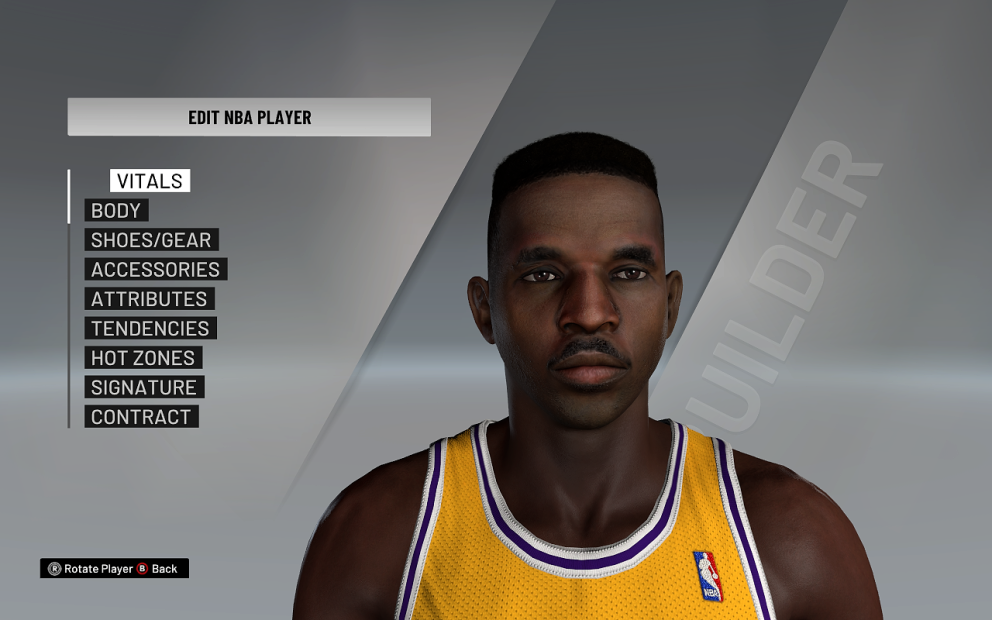This screenshot has height=620, width=992.
Task: Open the Contract settings
Action: tap(141, 417)
